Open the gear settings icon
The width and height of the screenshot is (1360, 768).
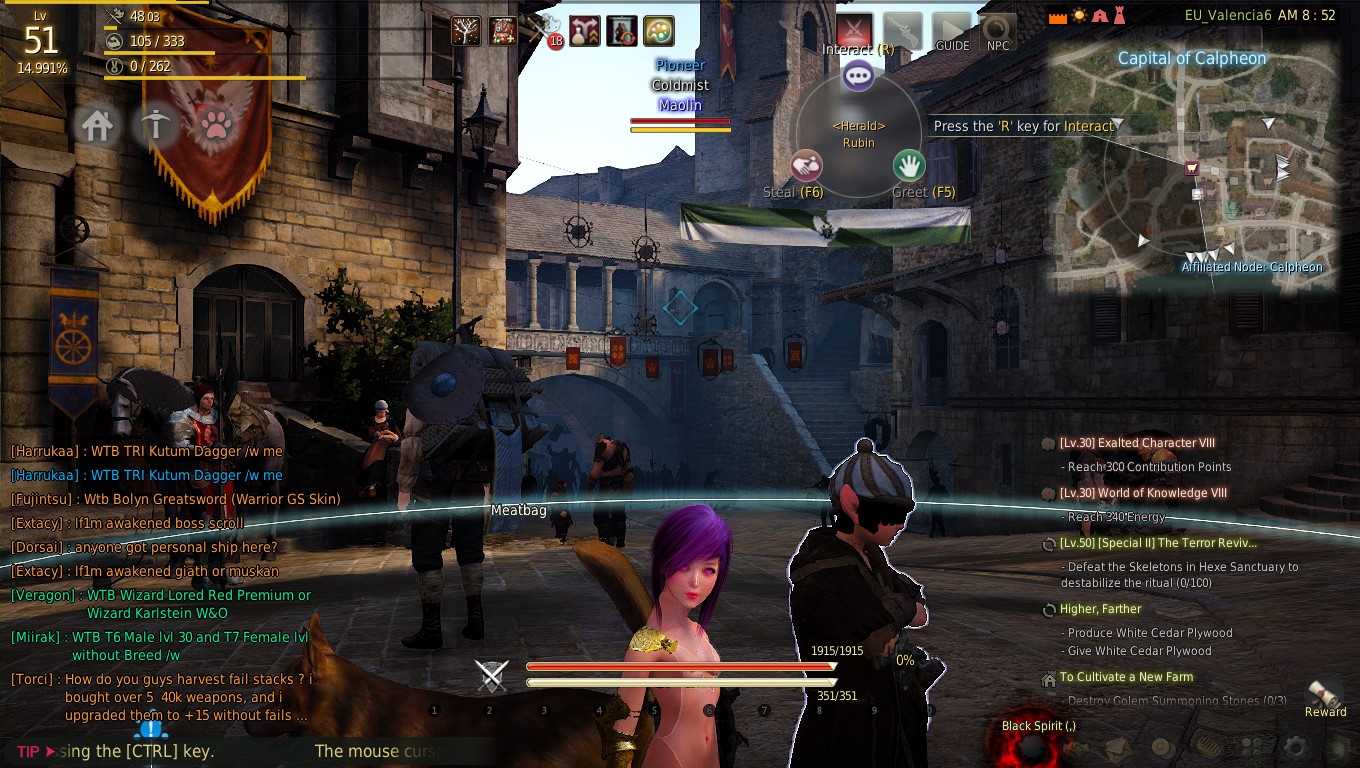click(x=1295, y=747)
